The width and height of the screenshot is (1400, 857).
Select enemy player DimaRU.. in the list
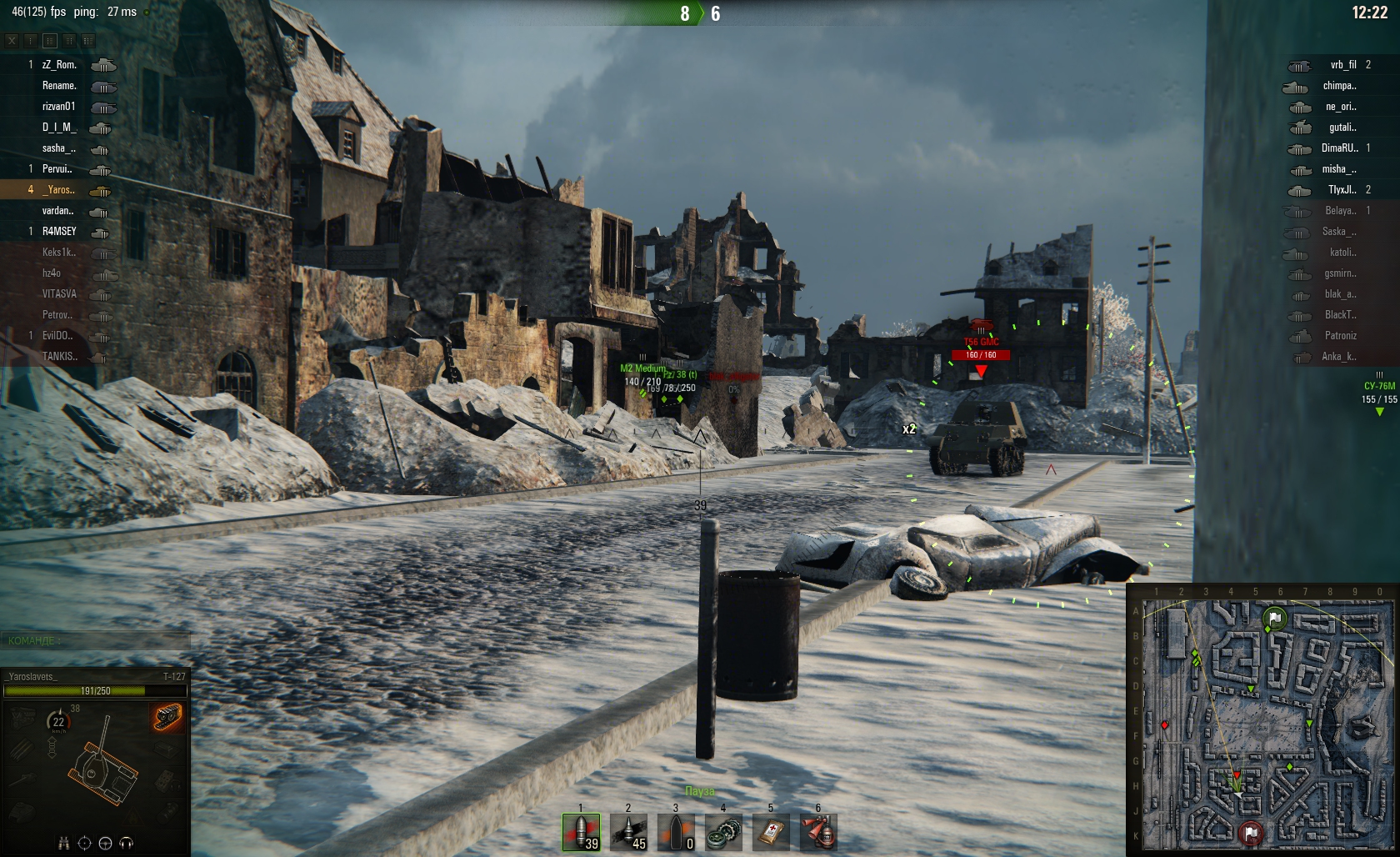click(1339, 148)
